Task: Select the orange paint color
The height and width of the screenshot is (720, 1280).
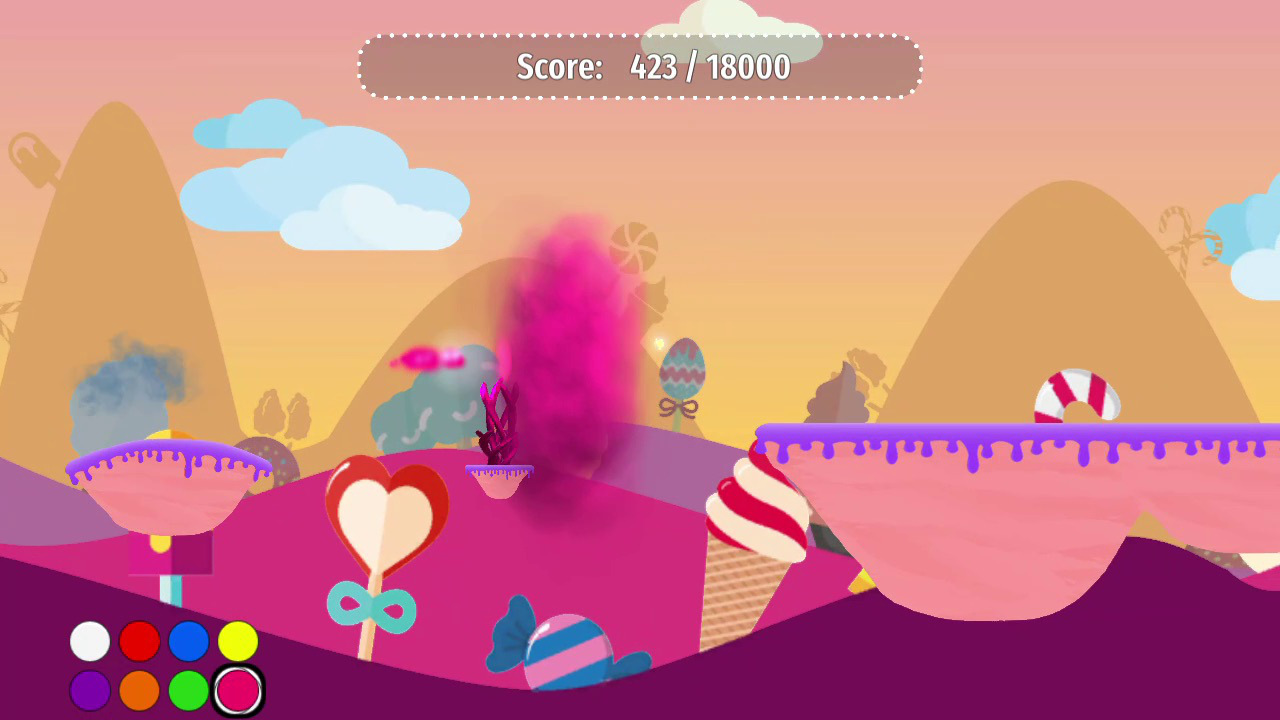Action: tap(139, 690)
